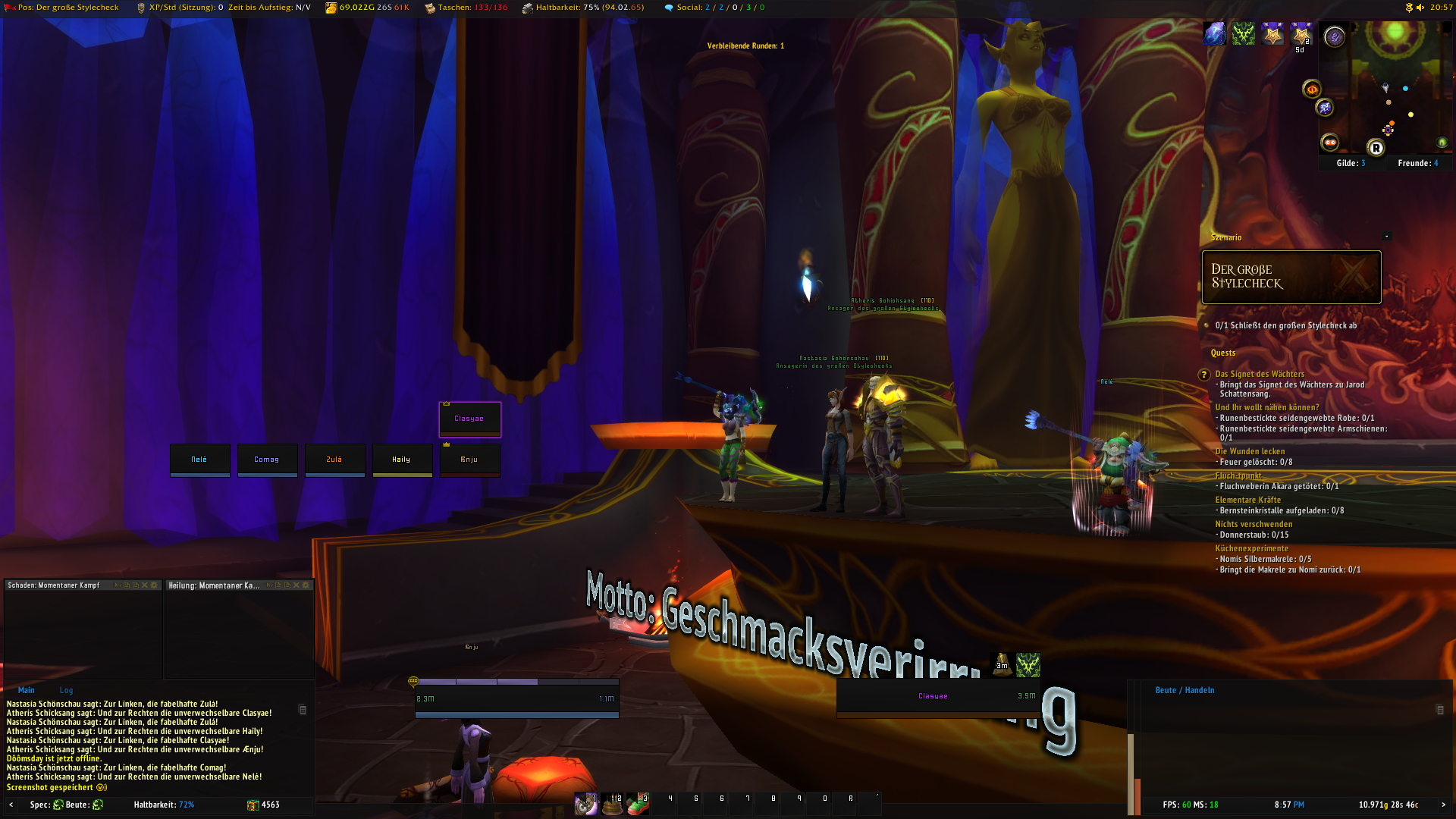Select the Haily party frame
1456x819 pixels.
point(402,460)
